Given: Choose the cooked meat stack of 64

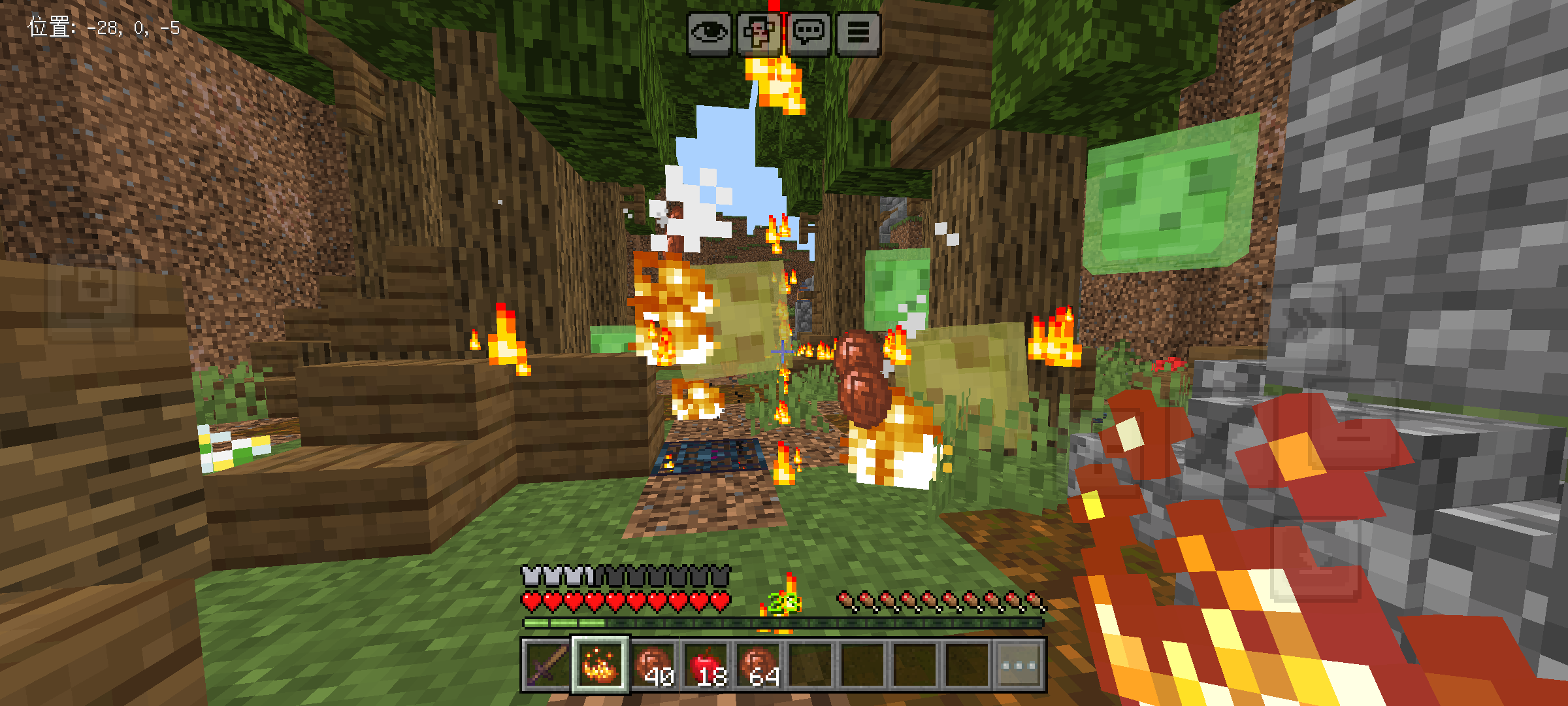Looking at the screenshot, I should click(x=758, y=665).
